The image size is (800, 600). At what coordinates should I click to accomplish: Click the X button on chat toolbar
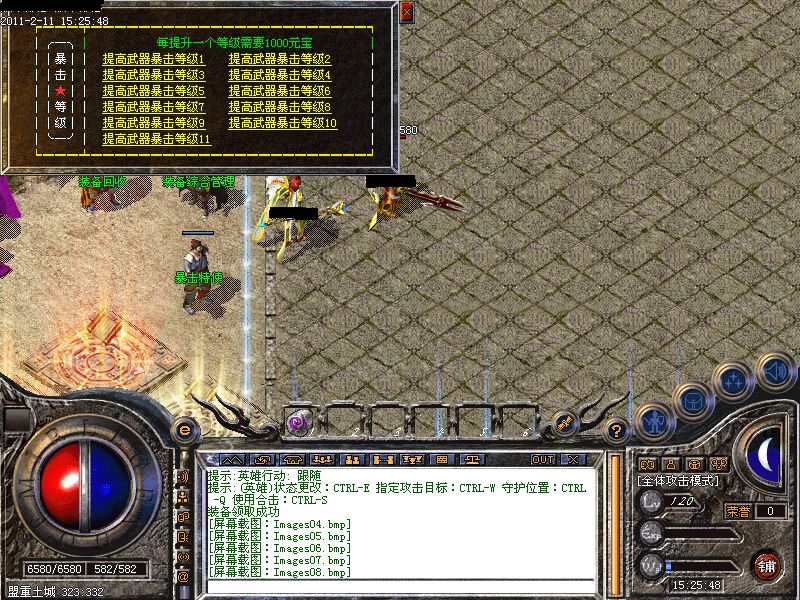pyautogui.click(x=572, y=459)
